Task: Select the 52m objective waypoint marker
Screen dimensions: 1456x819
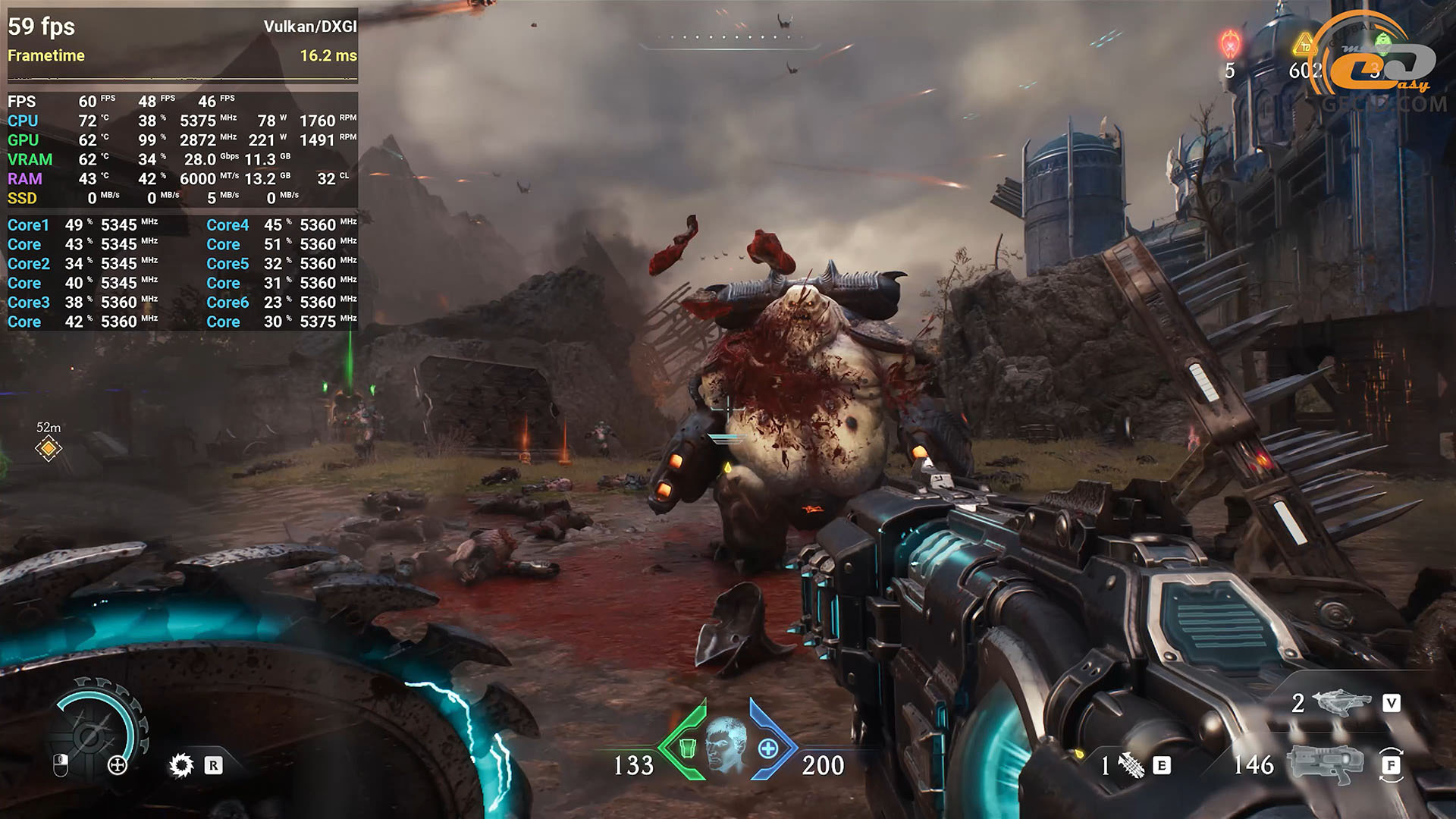Action: [x=49, y=449]
